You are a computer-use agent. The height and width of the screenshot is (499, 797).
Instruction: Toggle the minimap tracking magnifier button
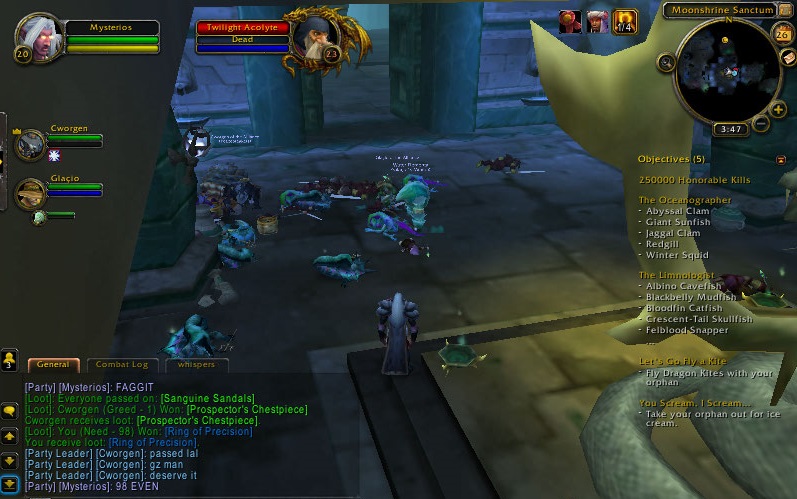666,62
